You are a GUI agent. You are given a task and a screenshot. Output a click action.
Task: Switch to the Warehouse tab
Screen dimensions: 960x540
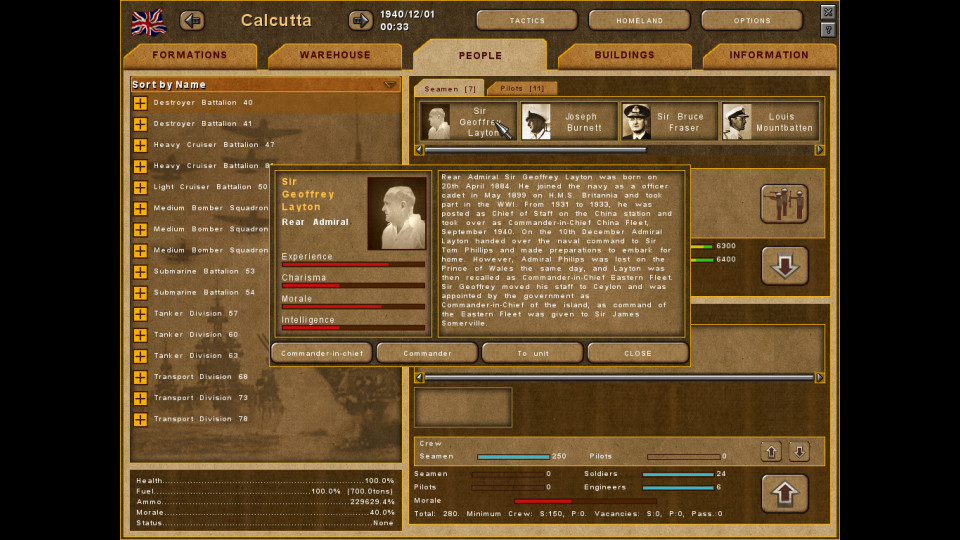(x=335, y=56)
